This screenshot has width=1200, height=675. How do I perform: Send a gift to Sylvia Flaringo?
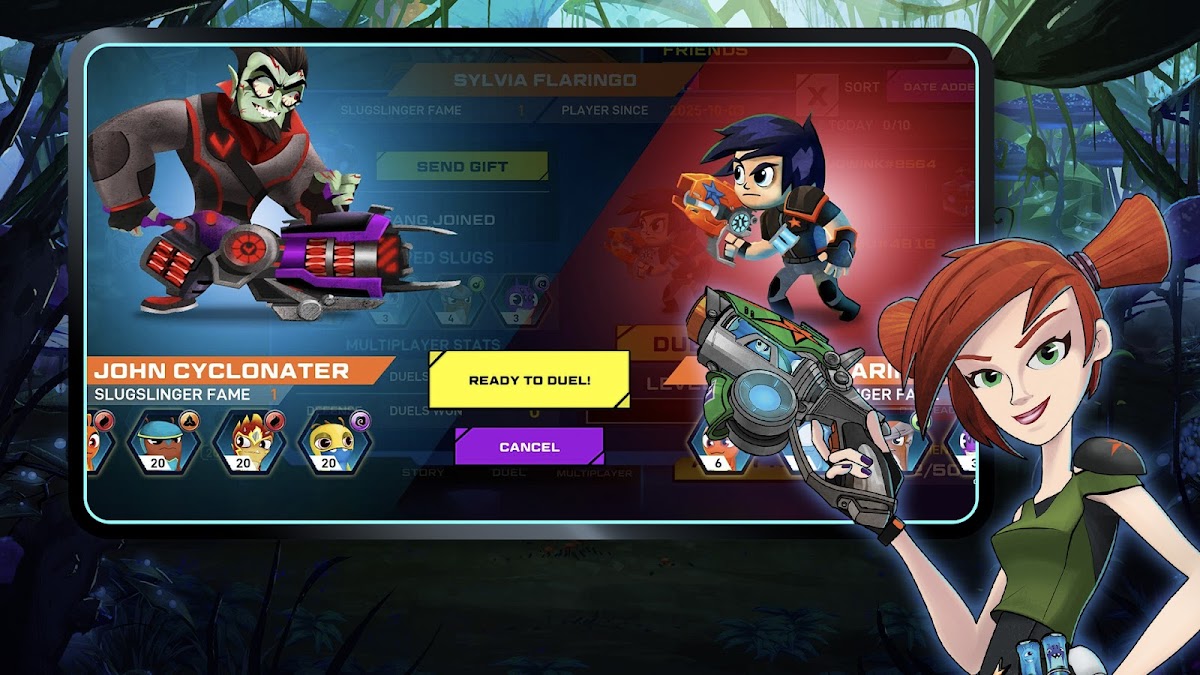462,167
